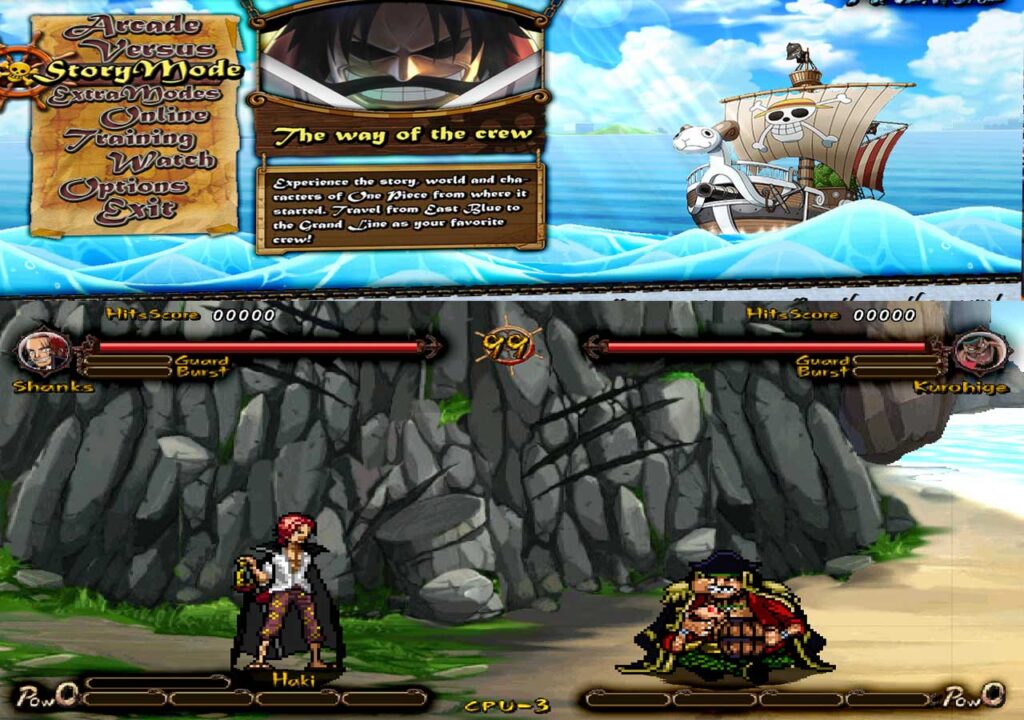Click Exit to quit the game
Screen dimensions: 1024x720
pos(134,210)
